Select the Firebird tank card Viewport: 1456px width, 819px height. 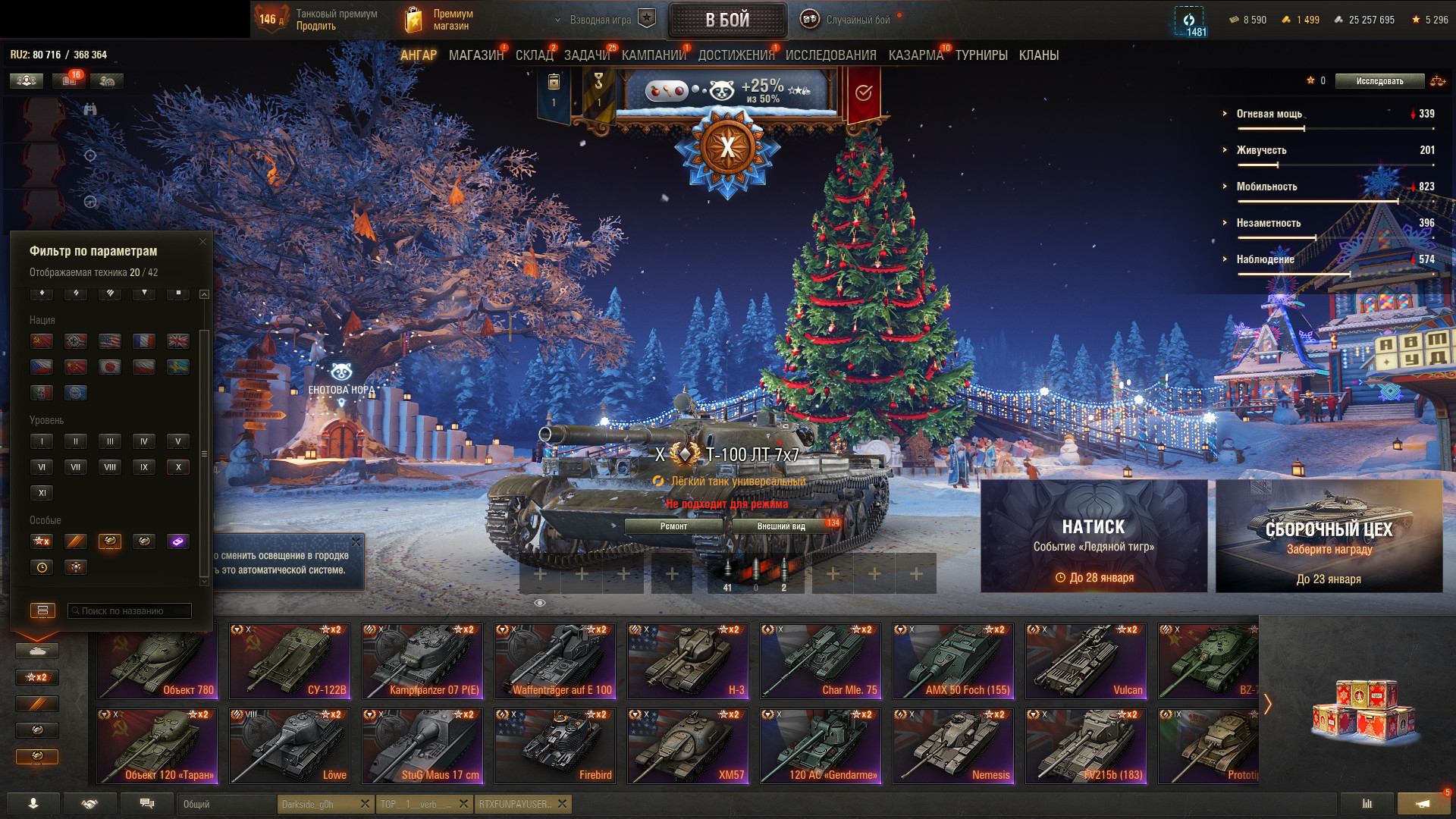pos(555,746)
